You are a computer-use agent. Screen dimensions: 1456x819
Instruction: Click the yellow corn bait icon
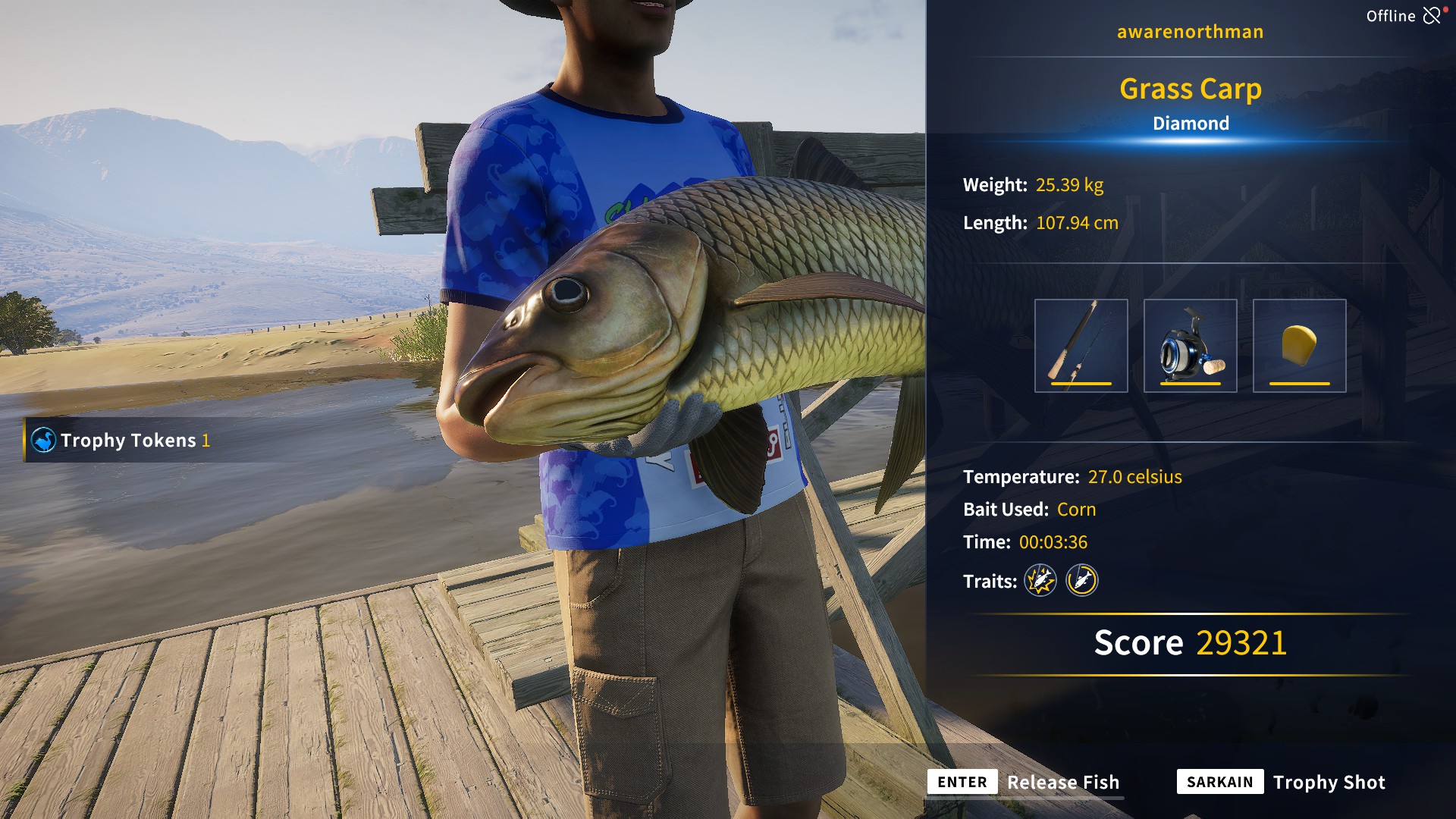tap(1299, 345)
